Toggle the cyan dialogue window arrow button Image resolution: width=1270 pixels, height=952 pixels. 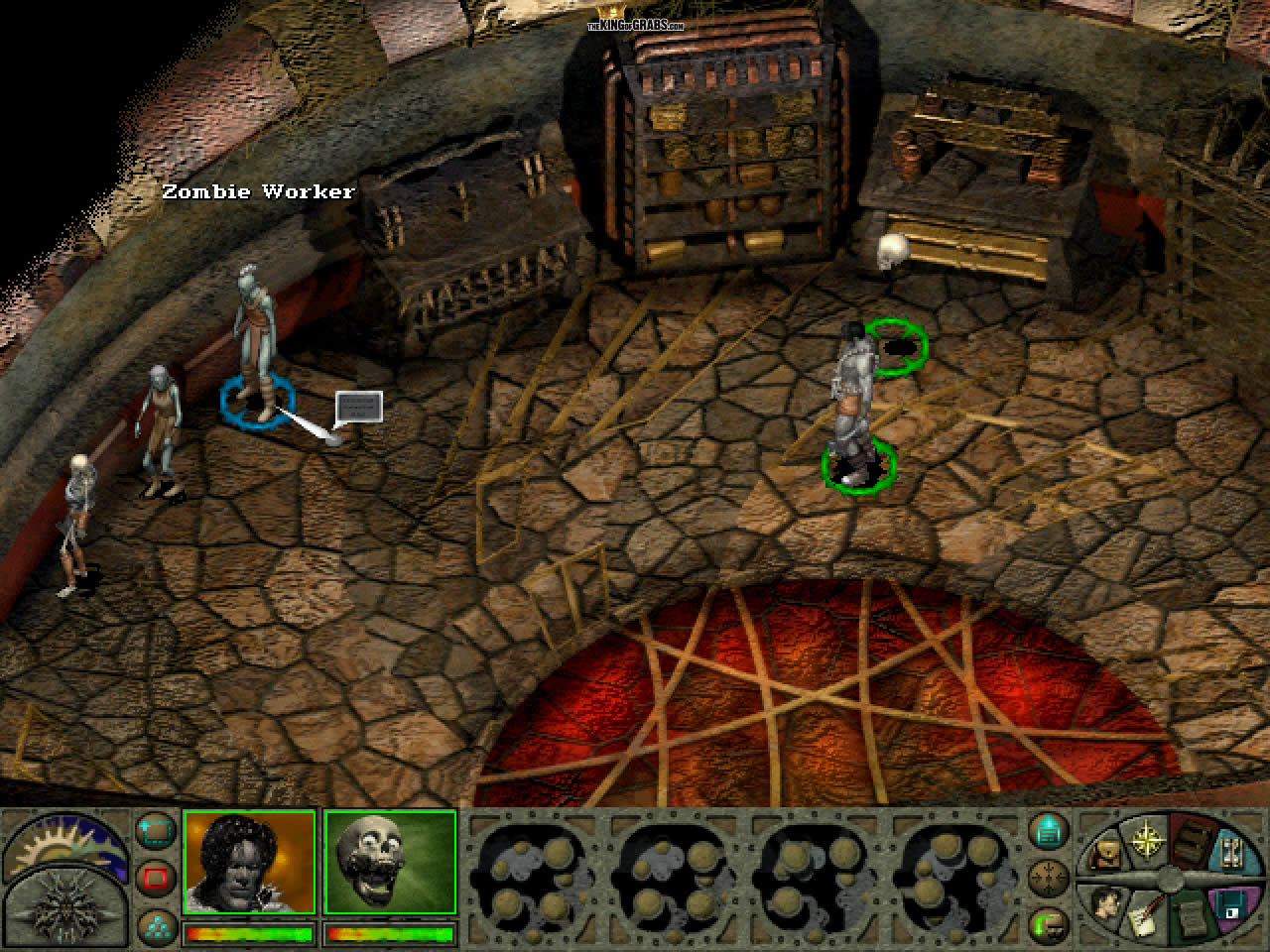coord(1048,830)
